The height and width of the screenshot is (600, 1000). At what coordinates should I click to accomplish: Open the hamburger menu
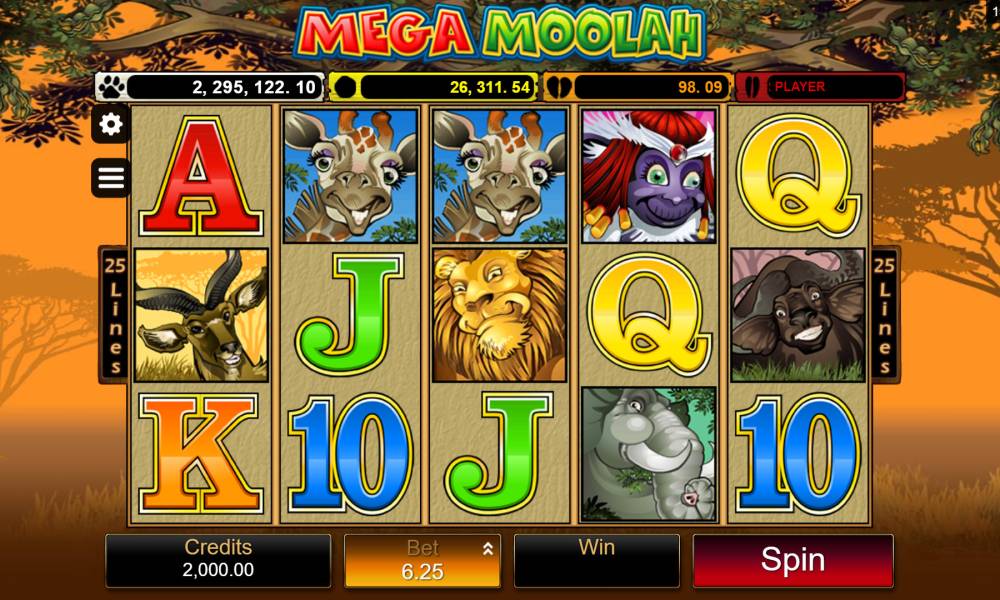(x=111, y=178)
